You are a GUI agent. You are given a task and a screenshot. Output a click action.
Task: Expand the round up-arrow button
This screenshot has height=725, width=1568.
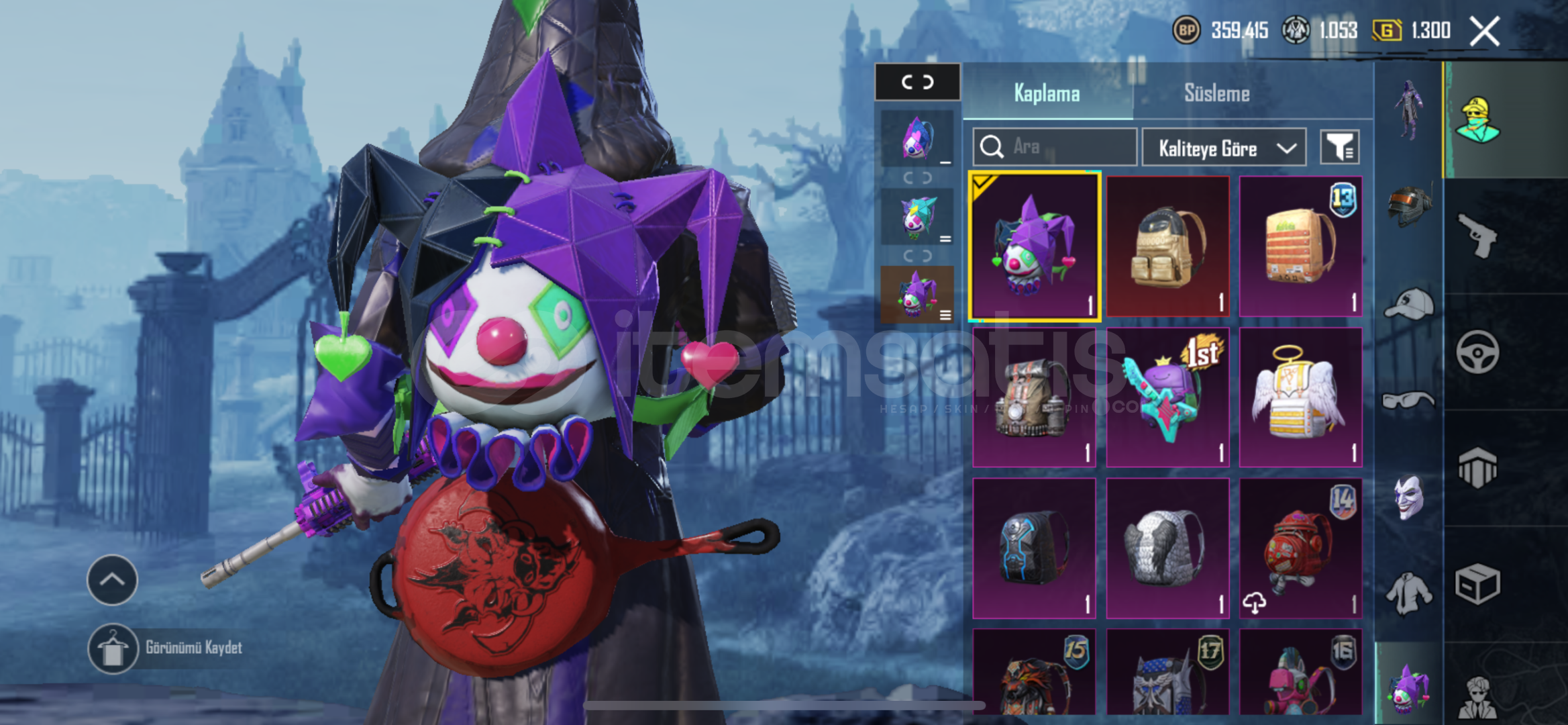112,580
